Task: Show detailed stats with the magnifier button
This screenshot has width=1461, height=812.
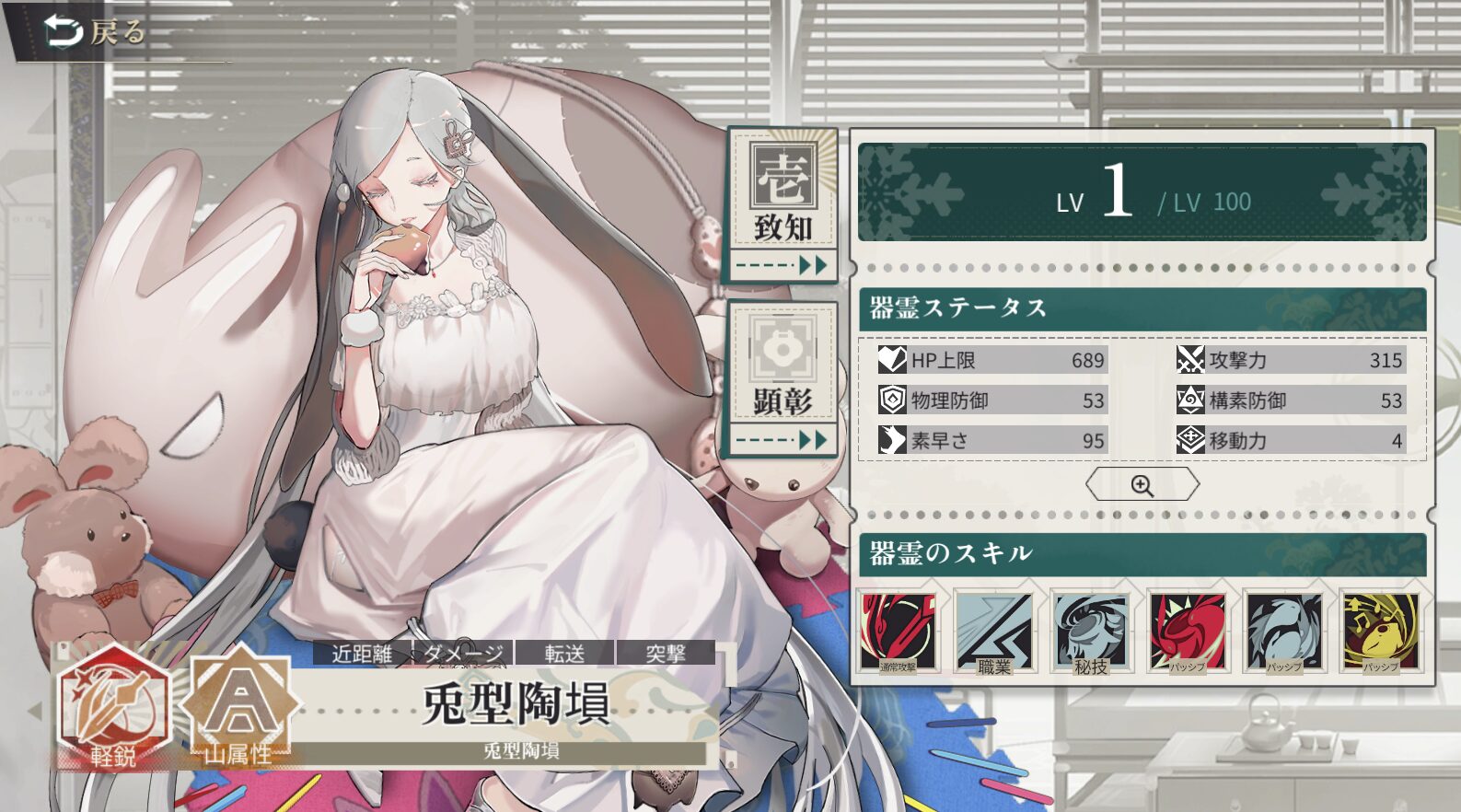Action: [x=1142, y=485]
